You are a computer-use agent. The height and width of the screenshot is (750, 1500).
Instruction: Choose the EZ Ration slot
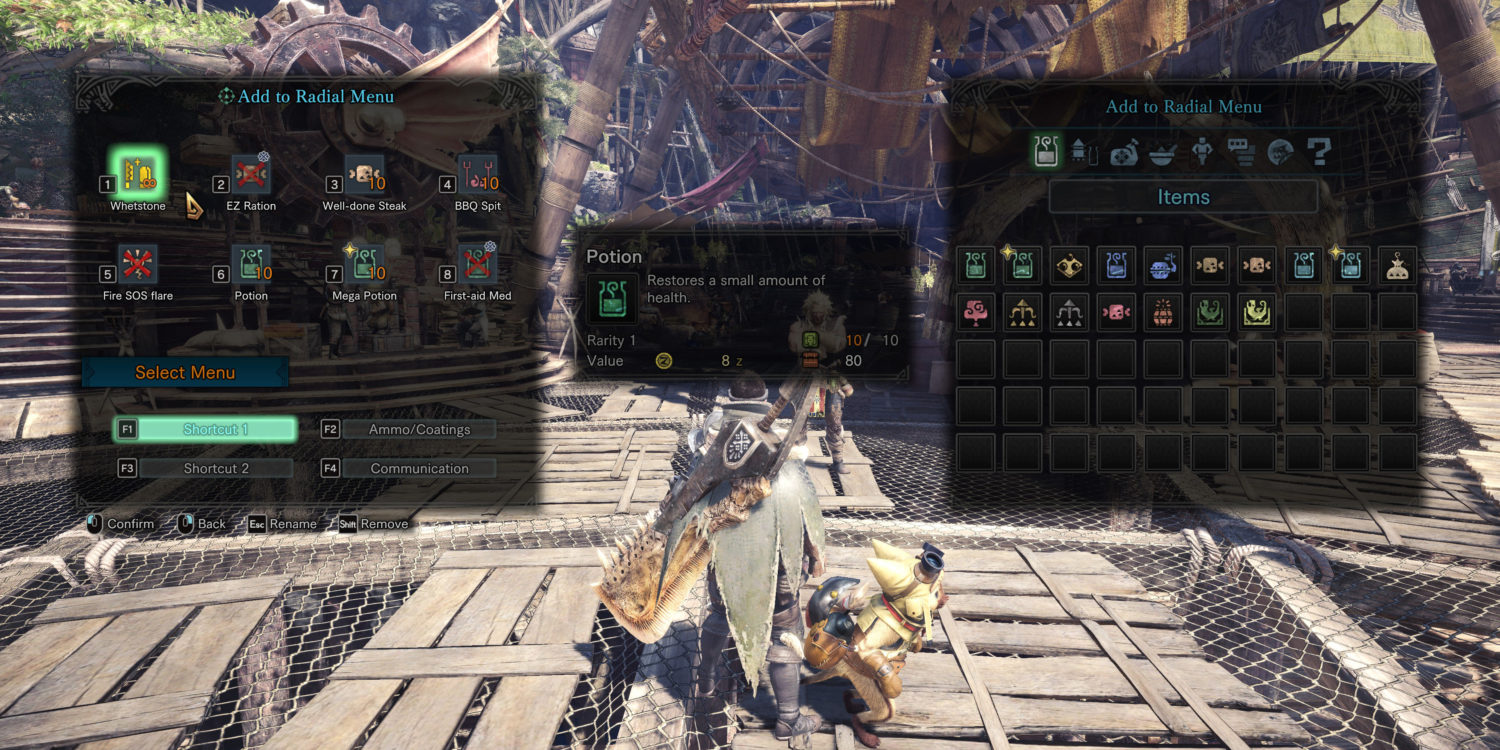point(251,173)
